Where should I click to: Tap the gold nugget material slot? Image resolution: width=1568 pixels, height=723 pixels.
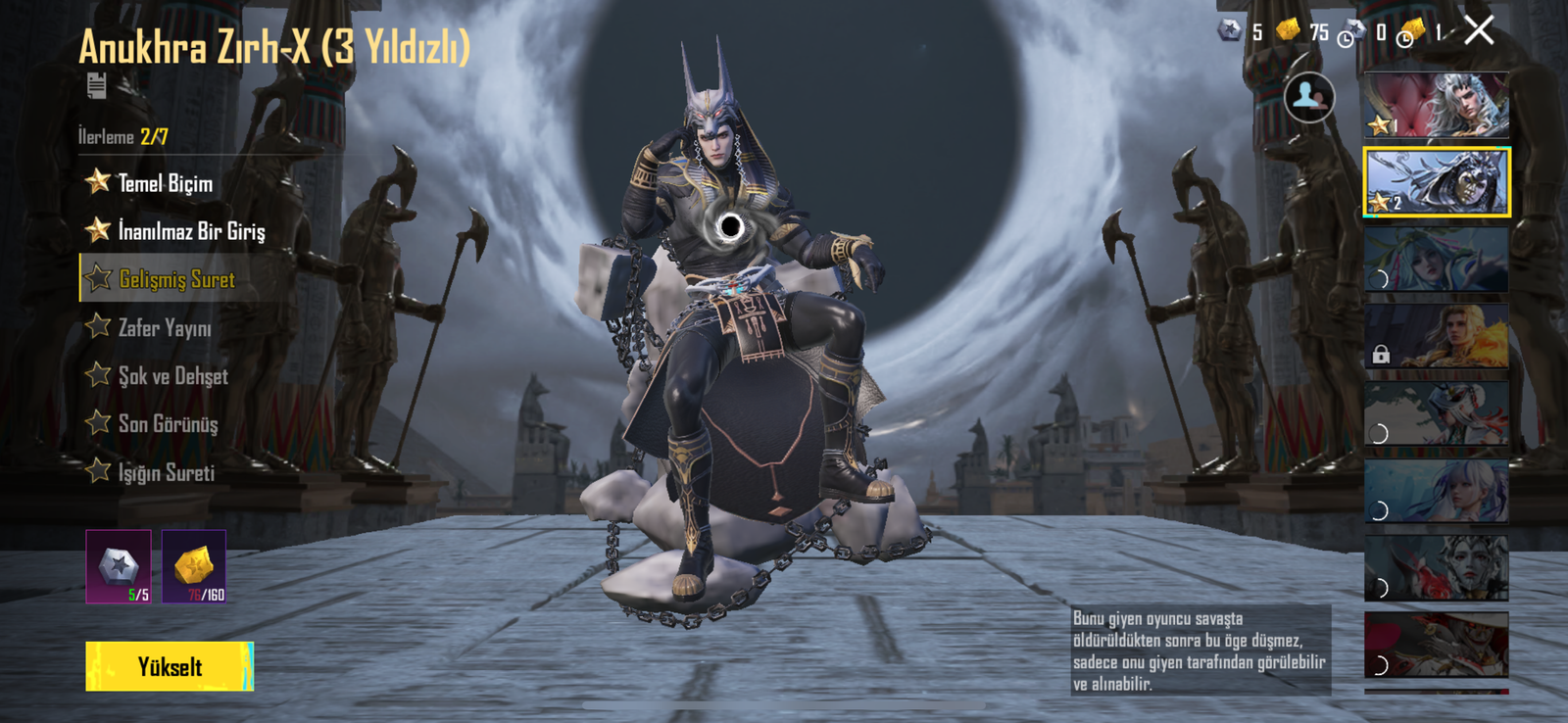[194, 566]
